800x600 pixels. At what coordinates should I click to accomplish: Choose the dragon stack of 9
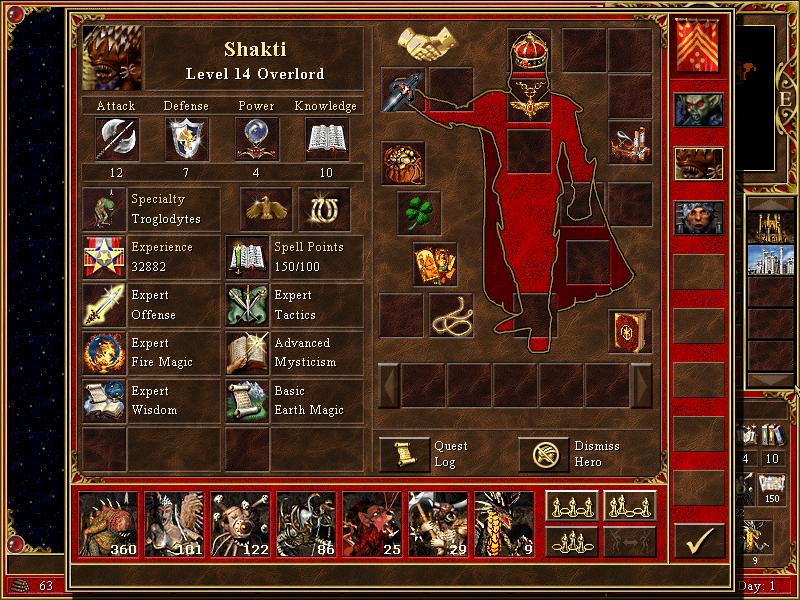505,523
